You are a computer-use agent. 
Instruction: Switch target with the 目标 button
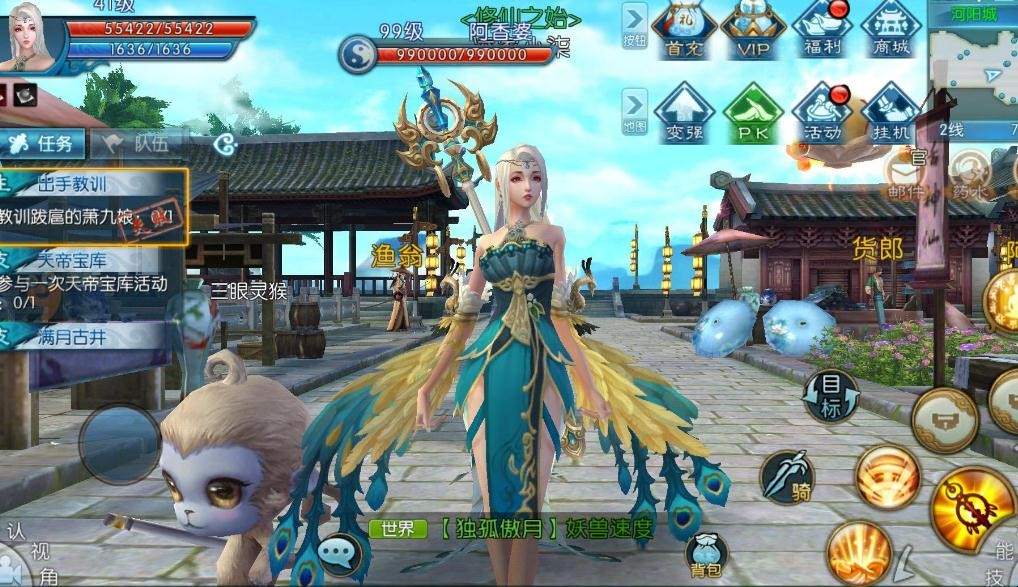[x=832, y=396]
